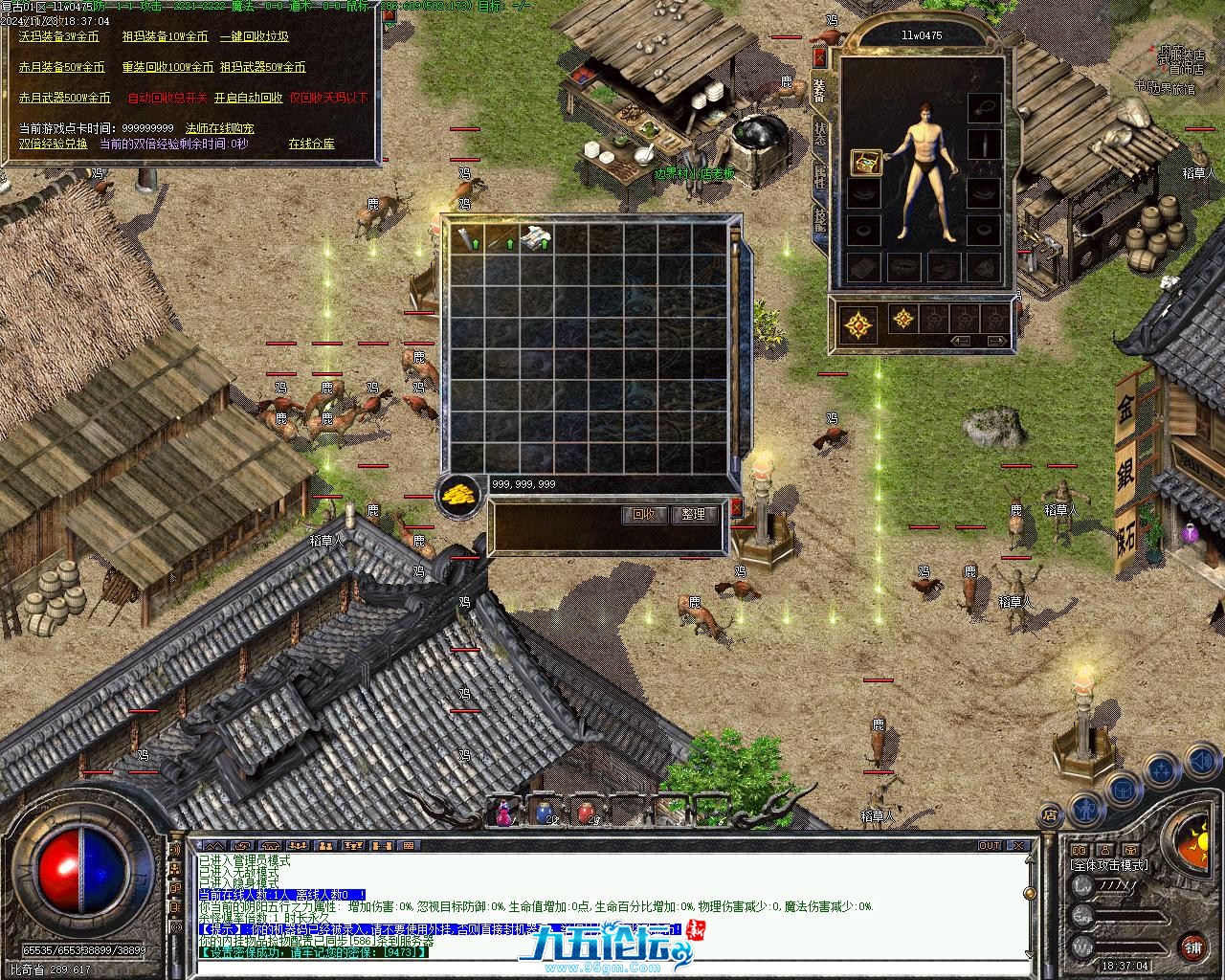This screenshot has height=980, width=1225.
Task: Switch to the 属性 attributes tab
Action: (820, 176)
